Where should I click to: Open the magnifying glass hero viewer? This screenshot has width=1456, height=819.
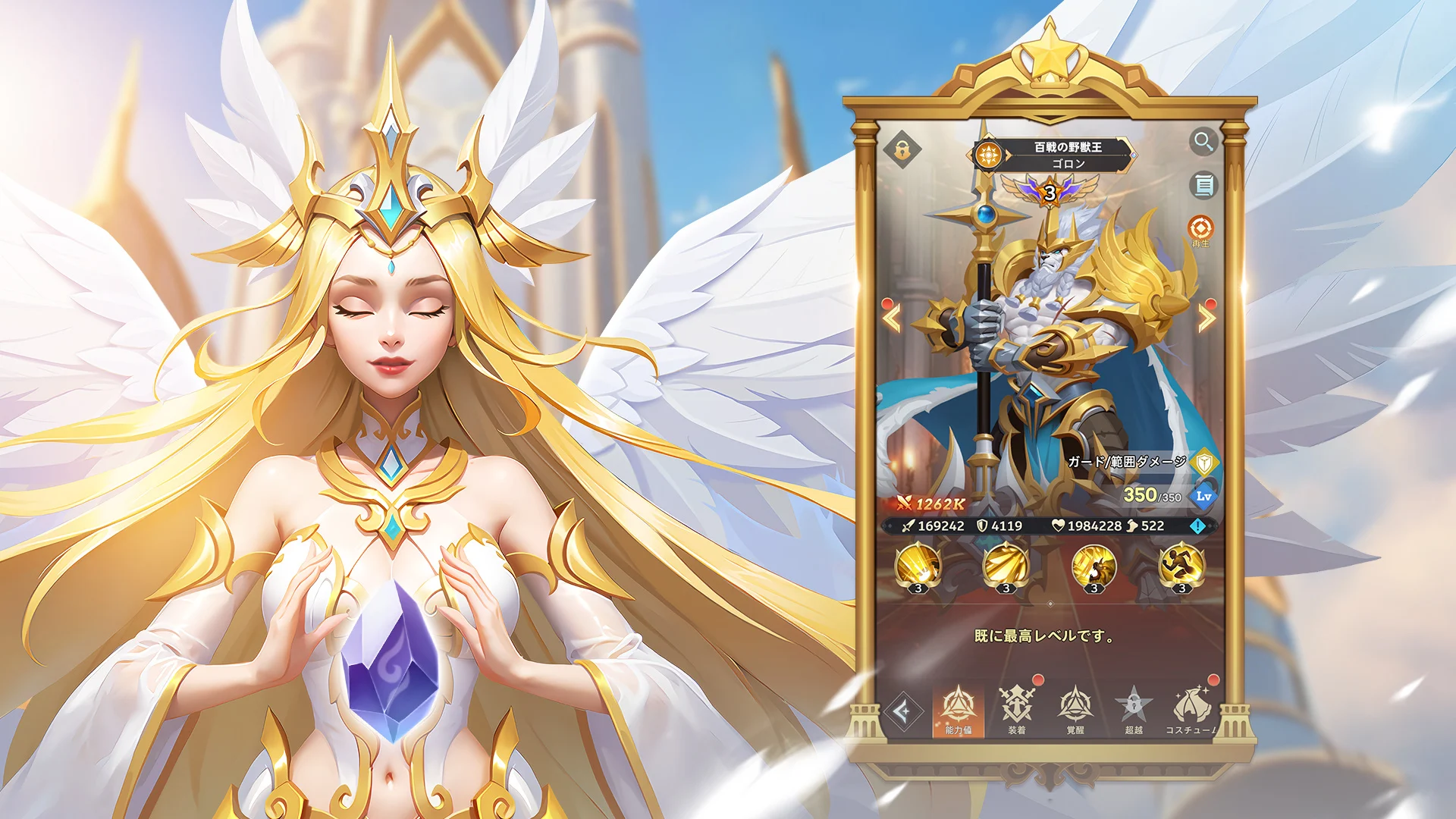(x=1203, y=142)
